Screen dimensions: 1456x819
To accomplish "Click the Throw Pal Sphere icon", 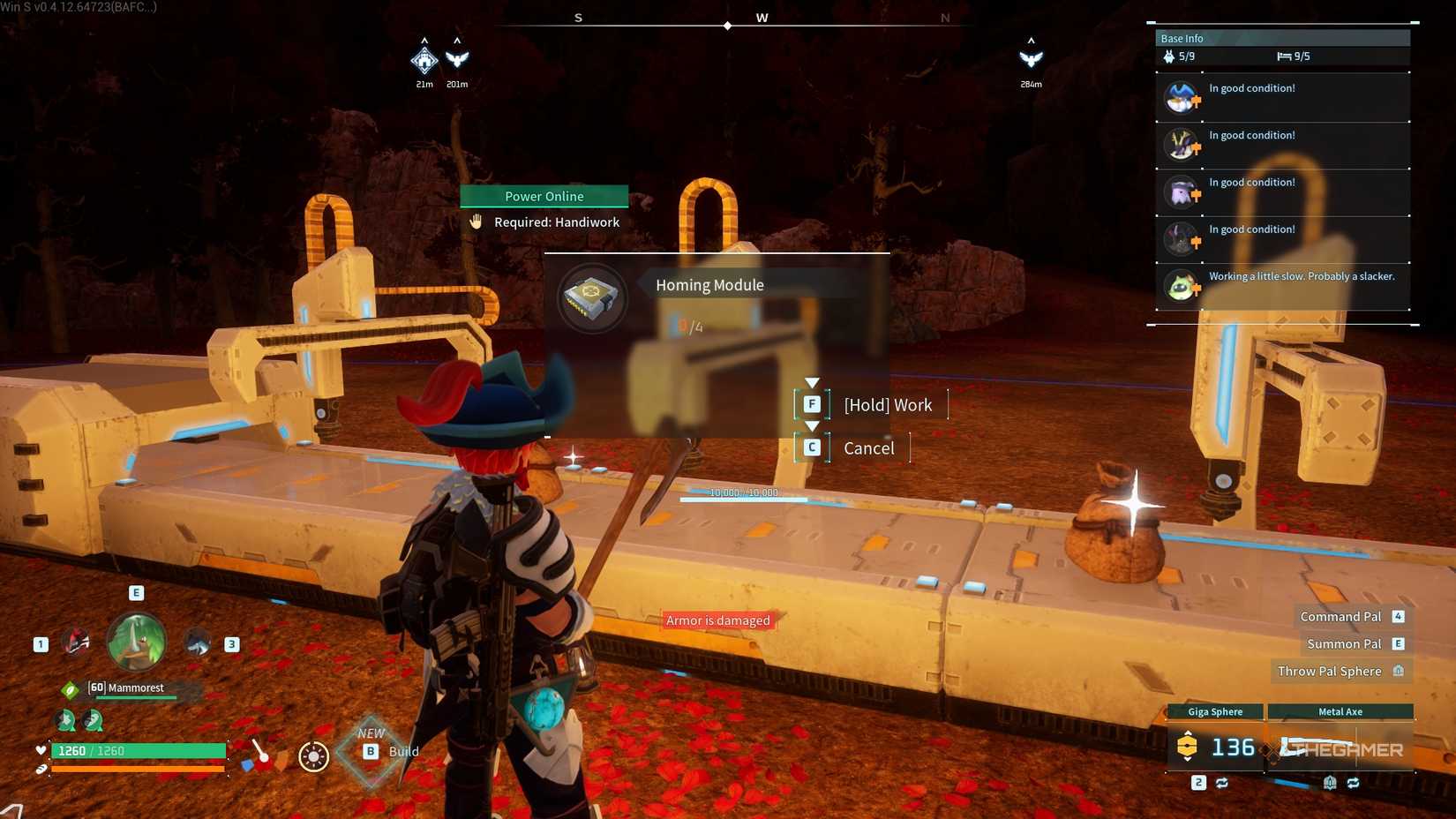I will point(1399,671).
